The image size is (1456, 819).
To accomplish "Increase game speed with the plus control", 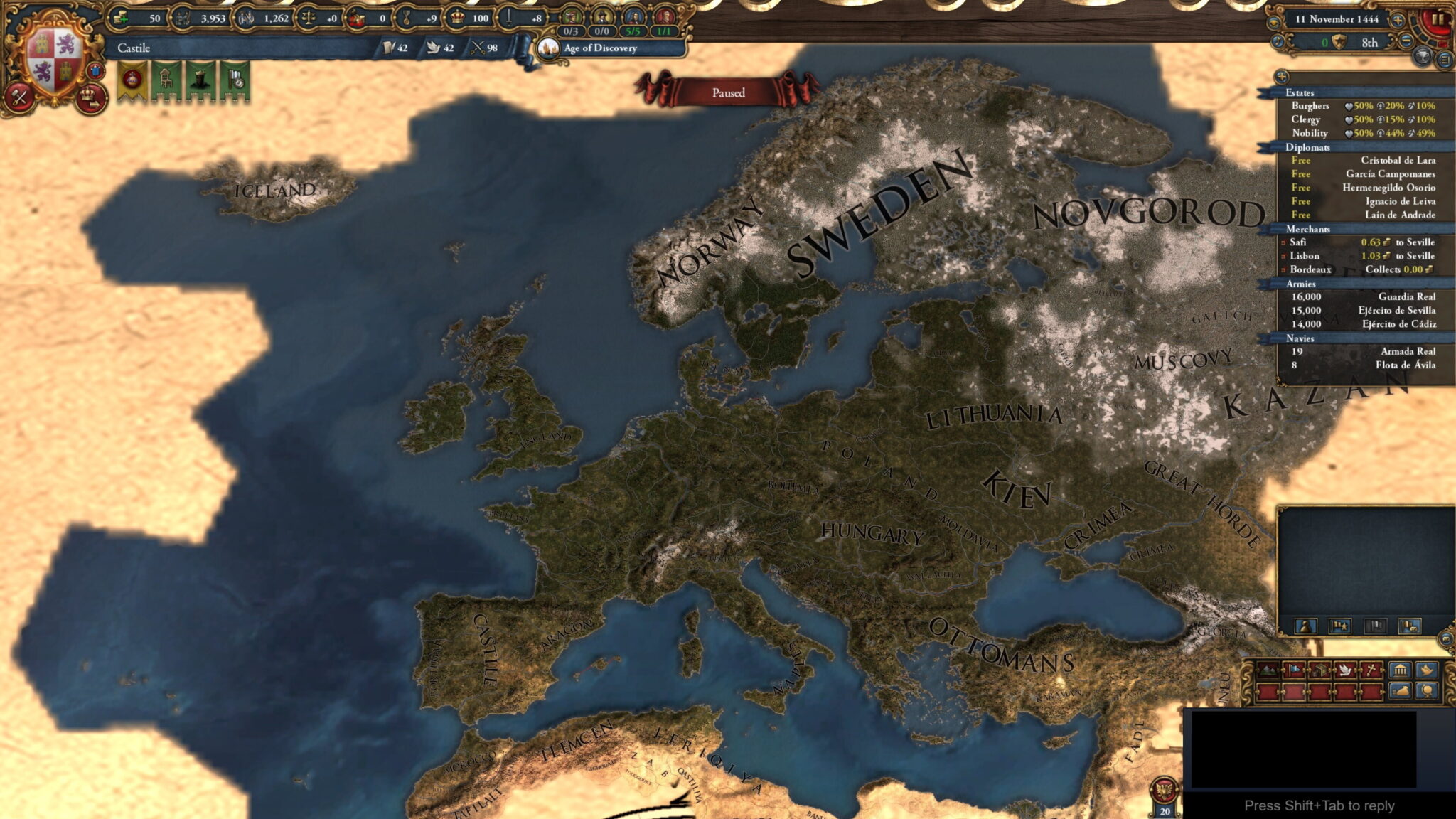I will 1398,21.
